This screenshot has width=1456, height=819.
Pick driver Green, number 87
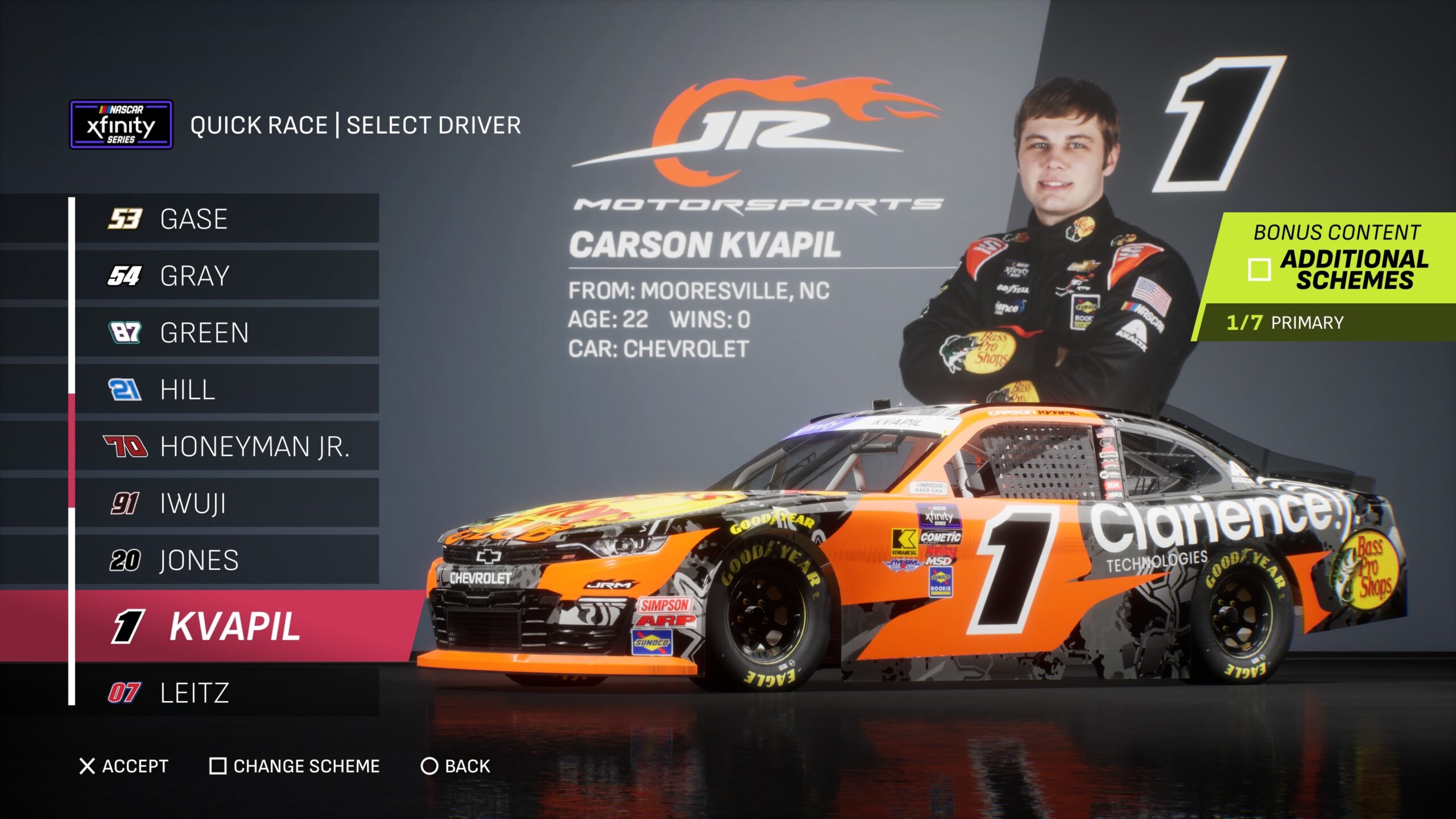(226, 333)
